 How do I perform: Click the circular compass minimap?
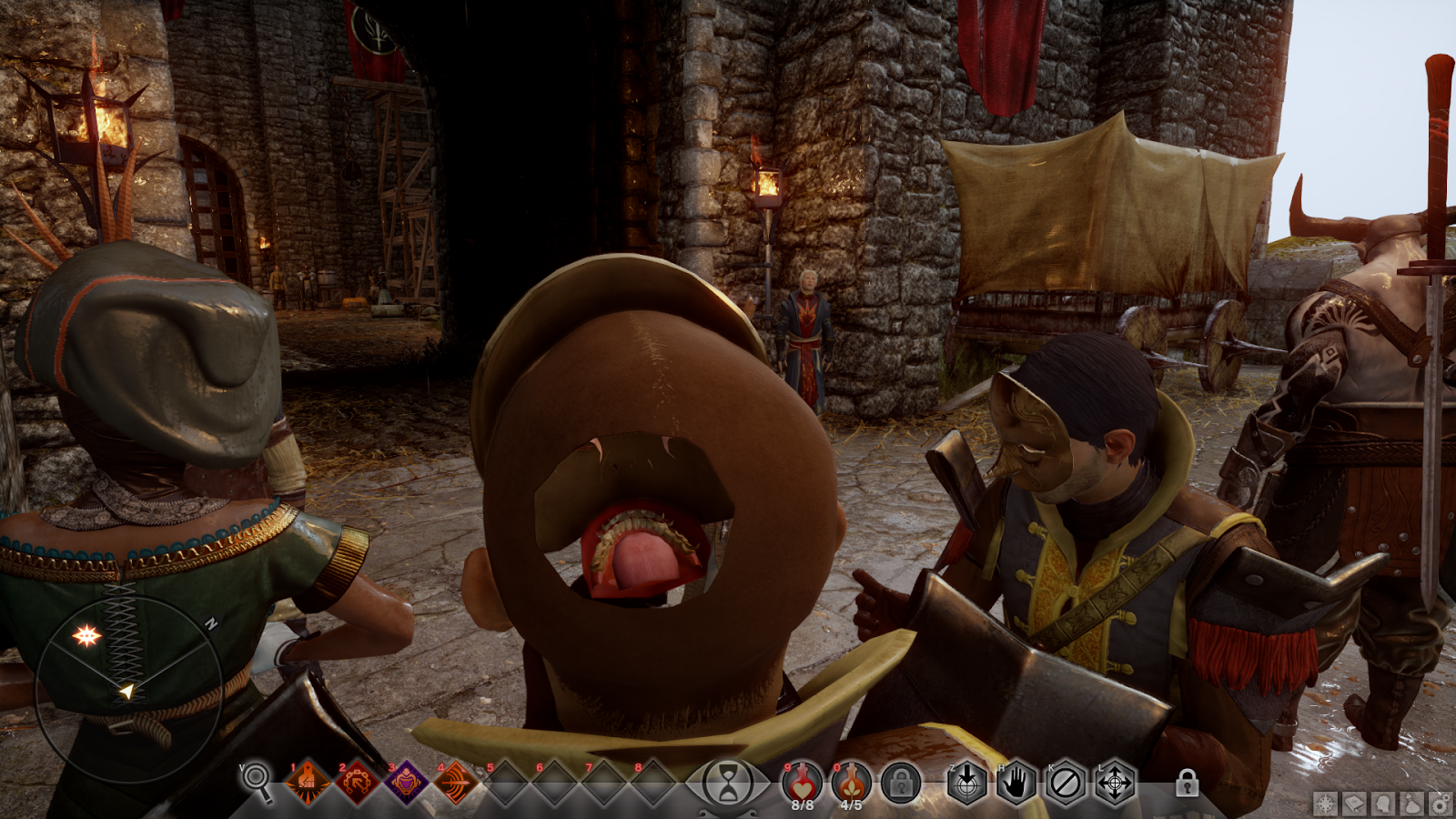127,690
